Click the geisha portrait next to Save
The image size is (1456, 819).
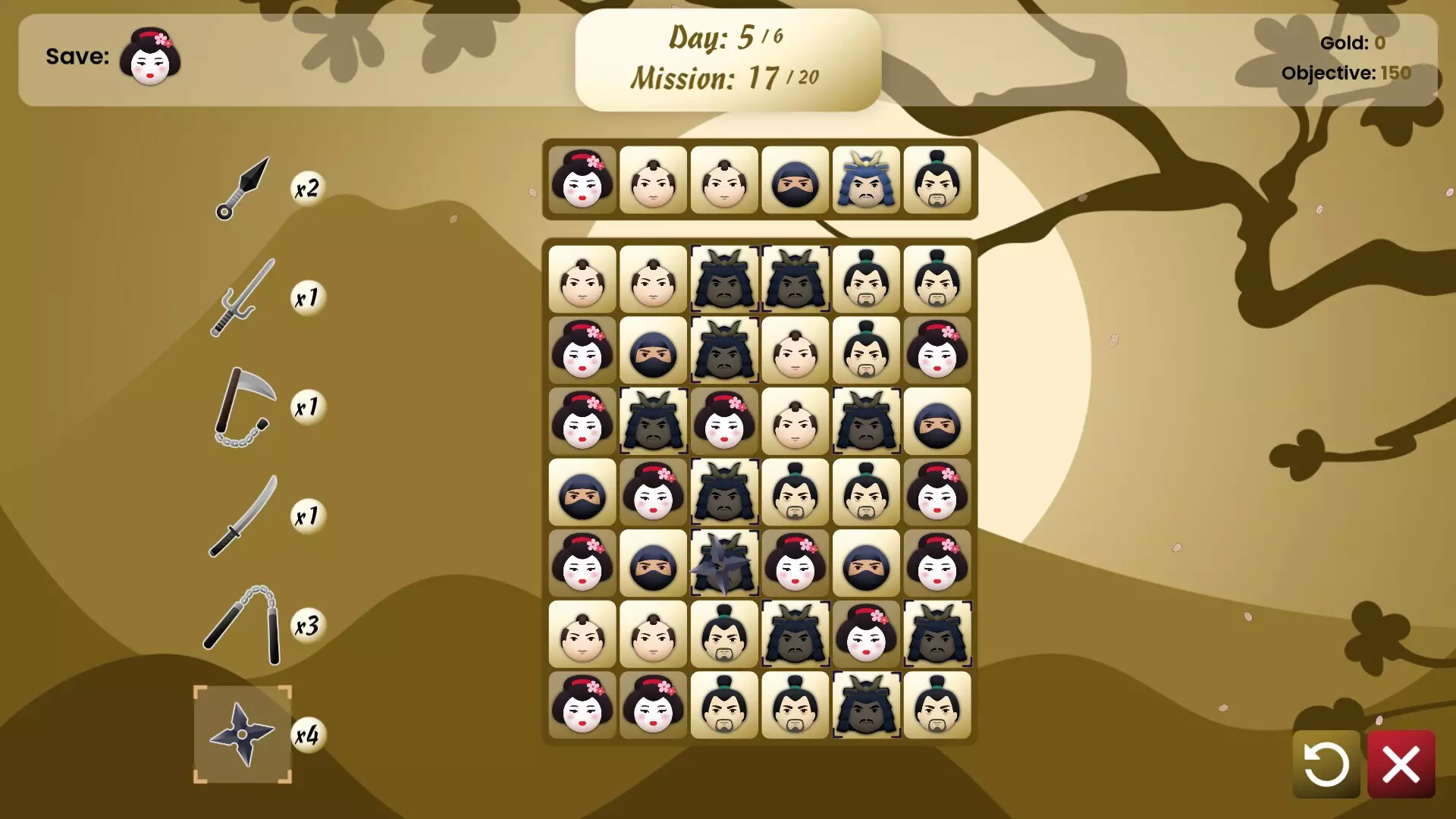pyautogui.click(x=150, y=57)
